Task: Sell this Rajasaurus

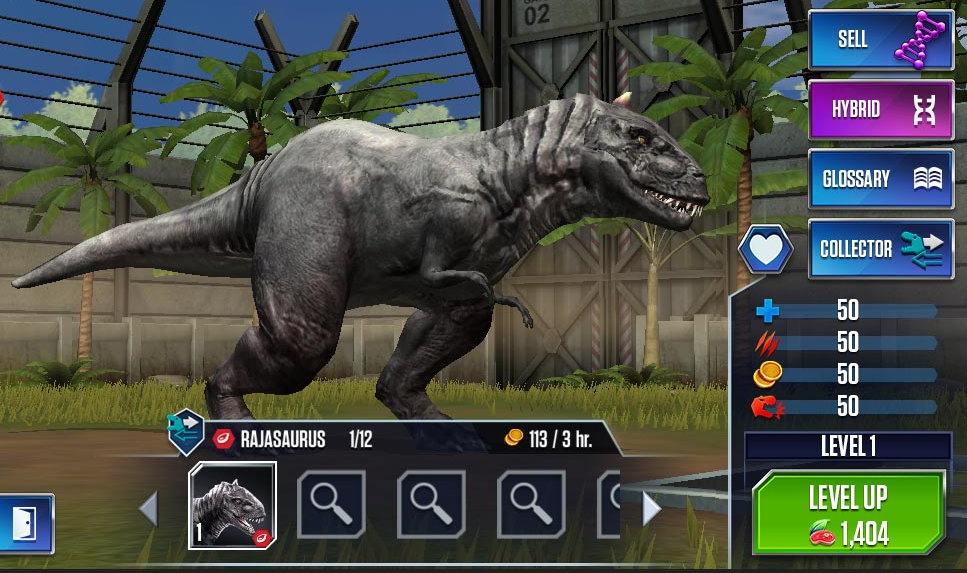Action: [880, 41]
